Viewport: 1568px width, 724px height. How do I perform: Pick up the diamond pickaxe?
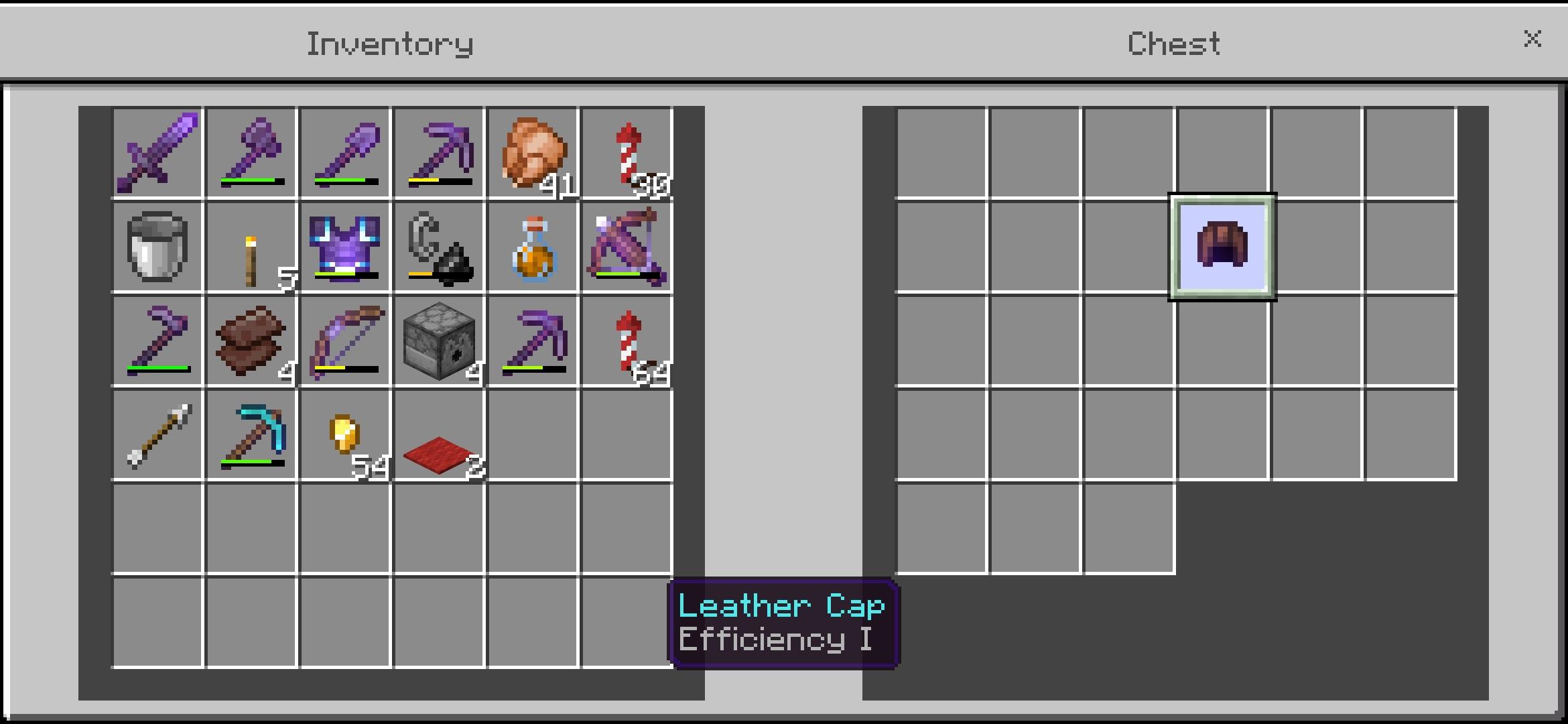251,436
